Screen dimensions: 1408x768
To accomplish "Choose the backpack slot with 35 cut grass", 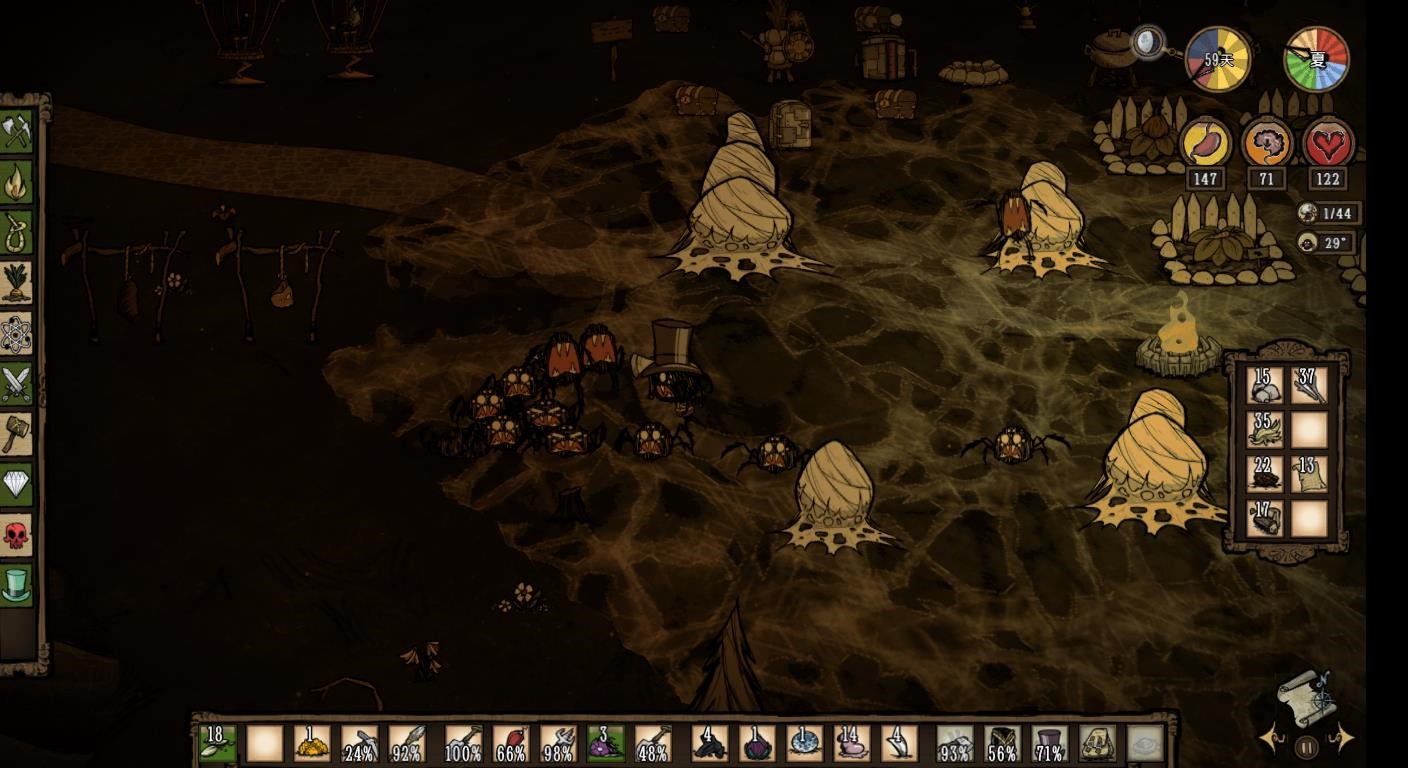I will (x=1265, y=429).
